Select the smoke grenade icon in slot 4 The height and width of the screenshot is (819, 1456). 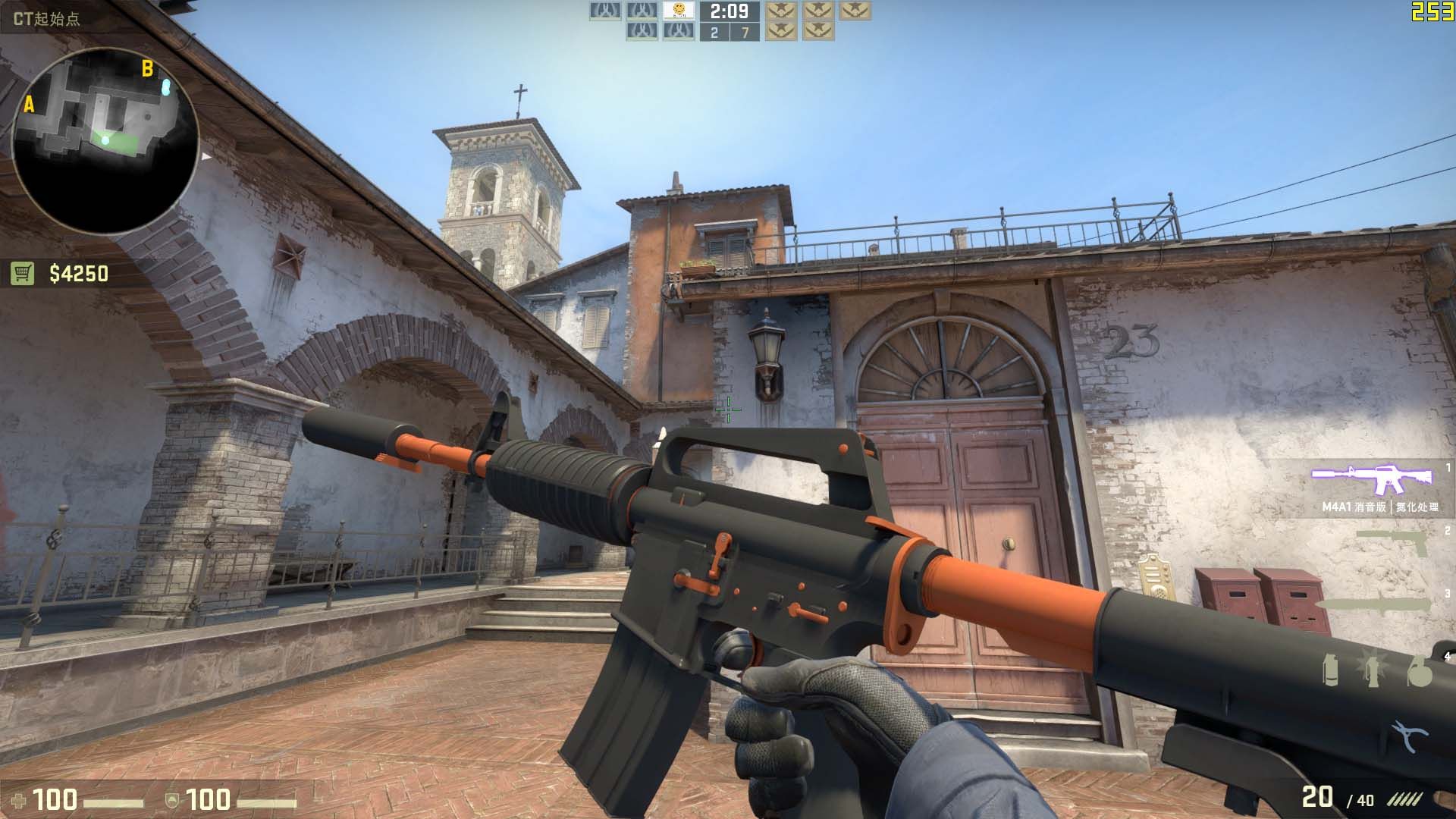point(1331,671)
